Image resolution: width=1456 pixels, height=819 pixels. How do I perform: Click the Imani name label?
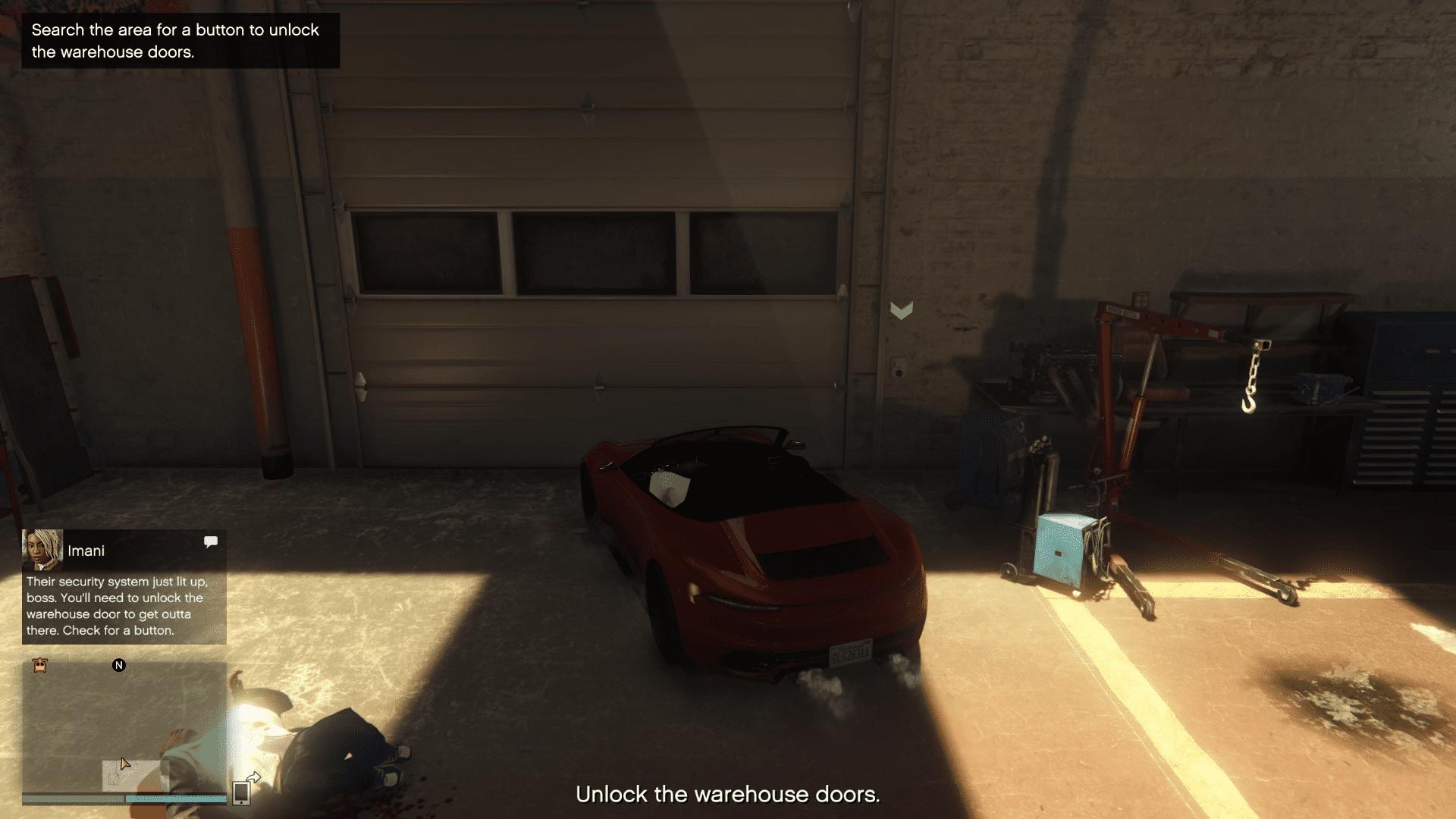click(85, 551)
